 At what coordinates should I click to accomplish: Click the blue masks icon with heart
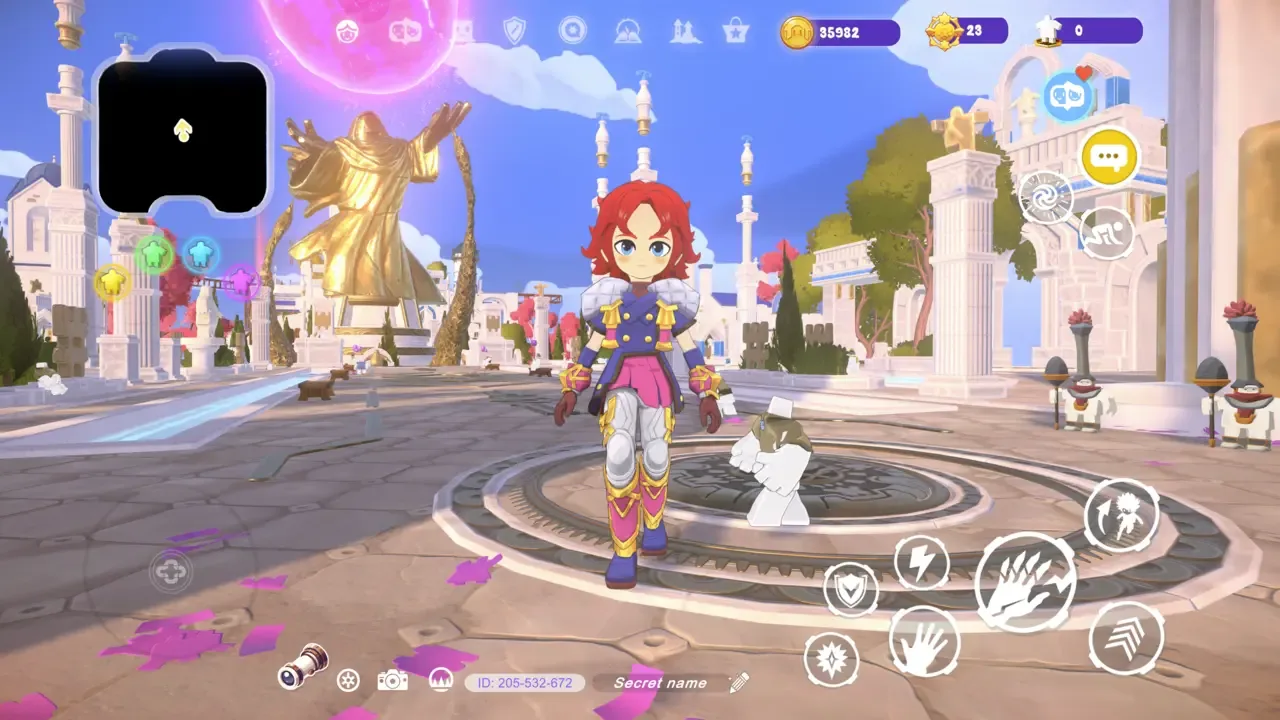tap(1066, 95)
